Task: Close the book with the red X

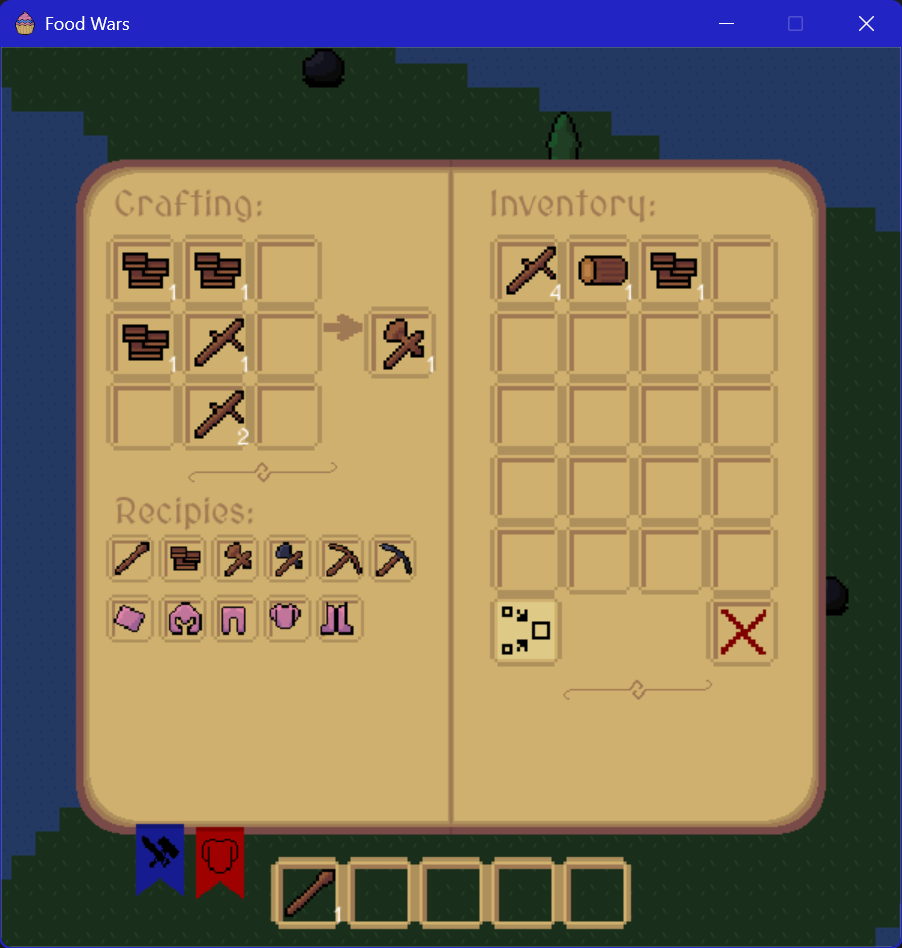Action: tap(743, 631)
